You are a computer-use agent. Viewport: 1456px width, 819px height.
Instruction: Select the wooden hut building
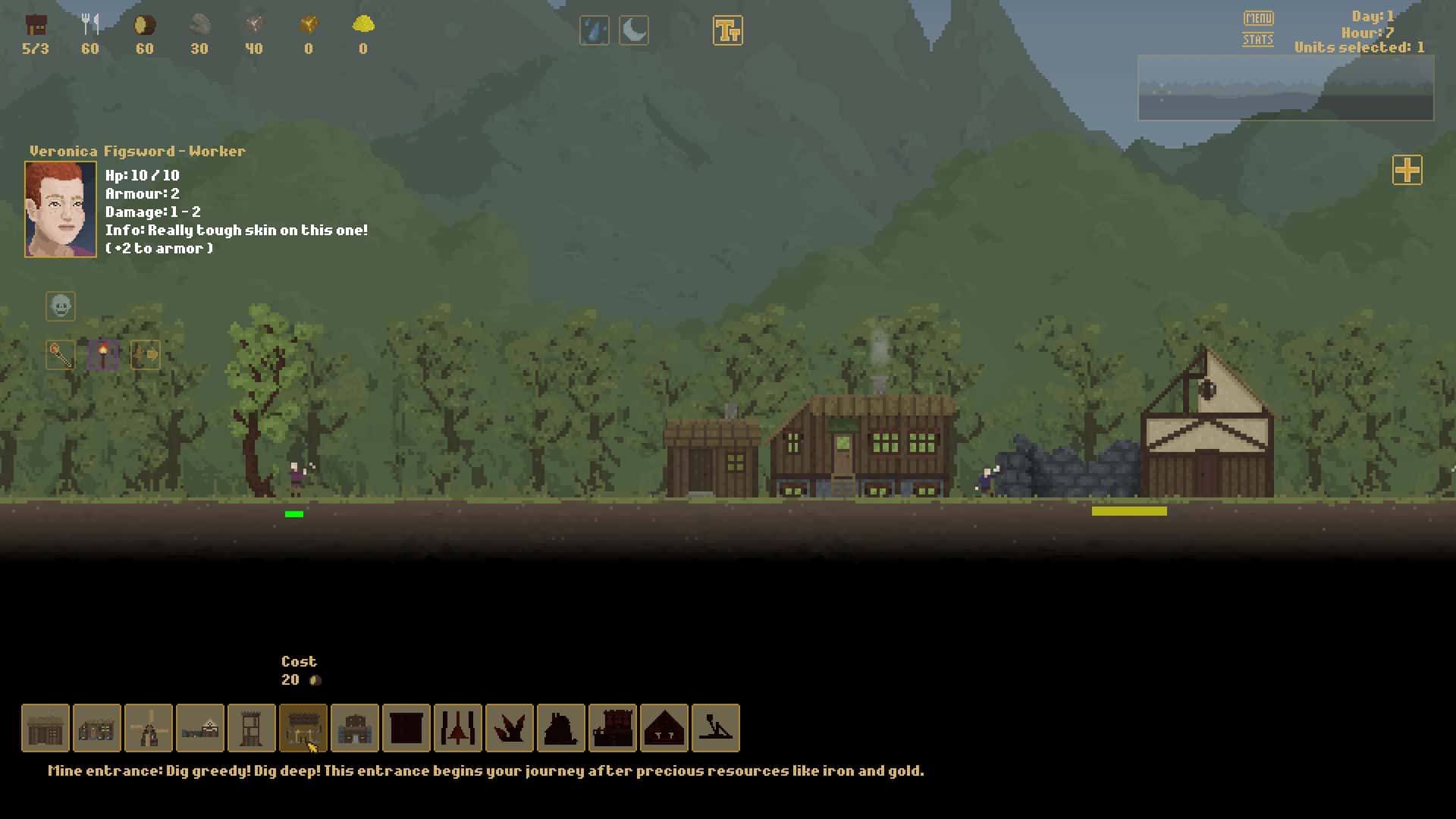45,728
